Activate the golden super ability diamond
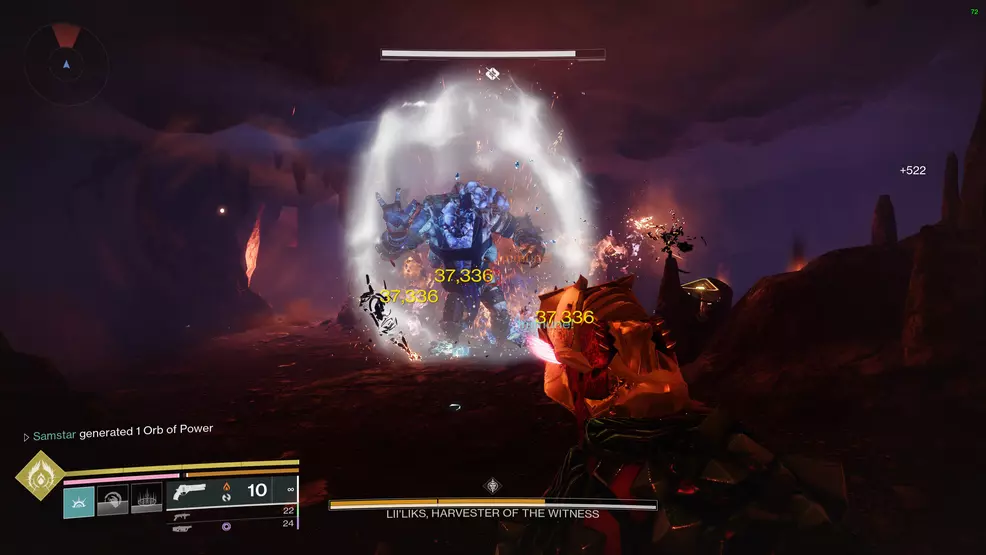 (40, 475)
